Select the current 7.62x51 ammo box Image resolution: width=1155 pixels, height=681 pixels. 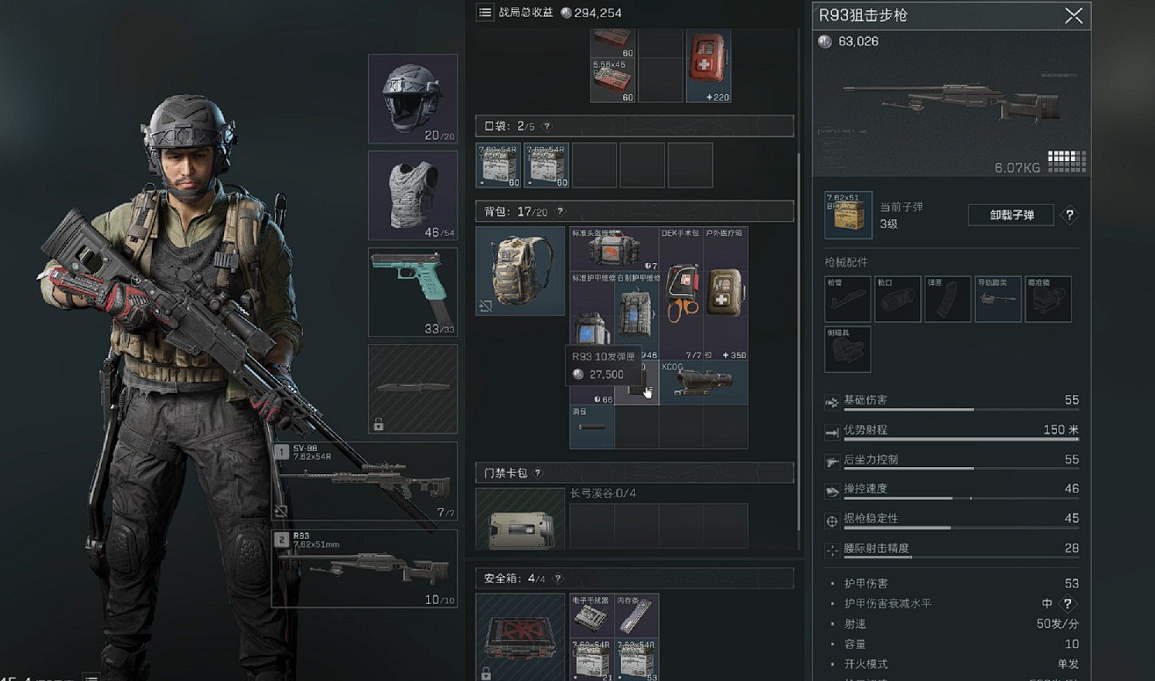847,215
